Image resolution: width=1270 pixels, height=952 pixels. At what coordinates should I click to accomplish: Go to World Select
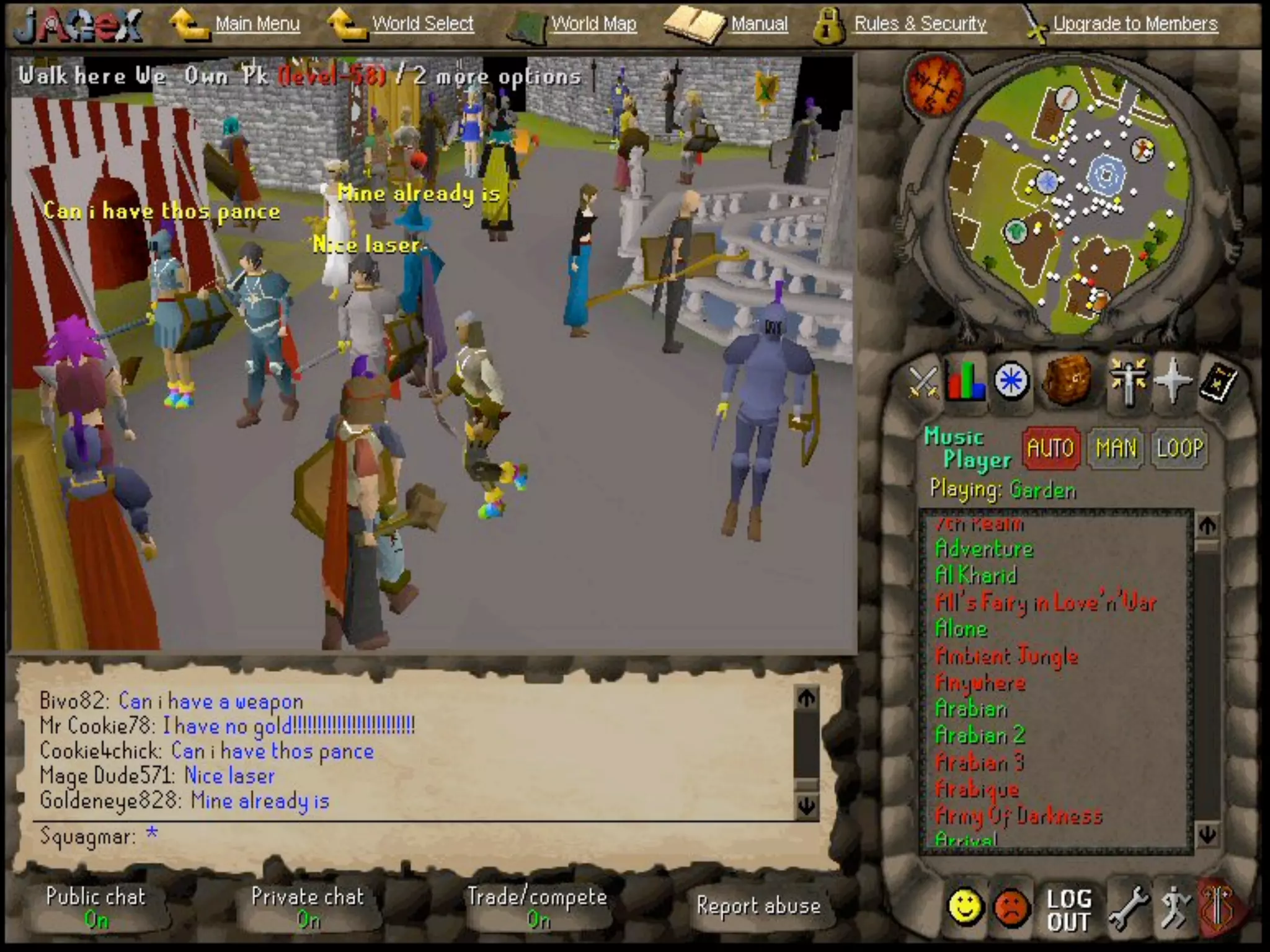point(422,24)
